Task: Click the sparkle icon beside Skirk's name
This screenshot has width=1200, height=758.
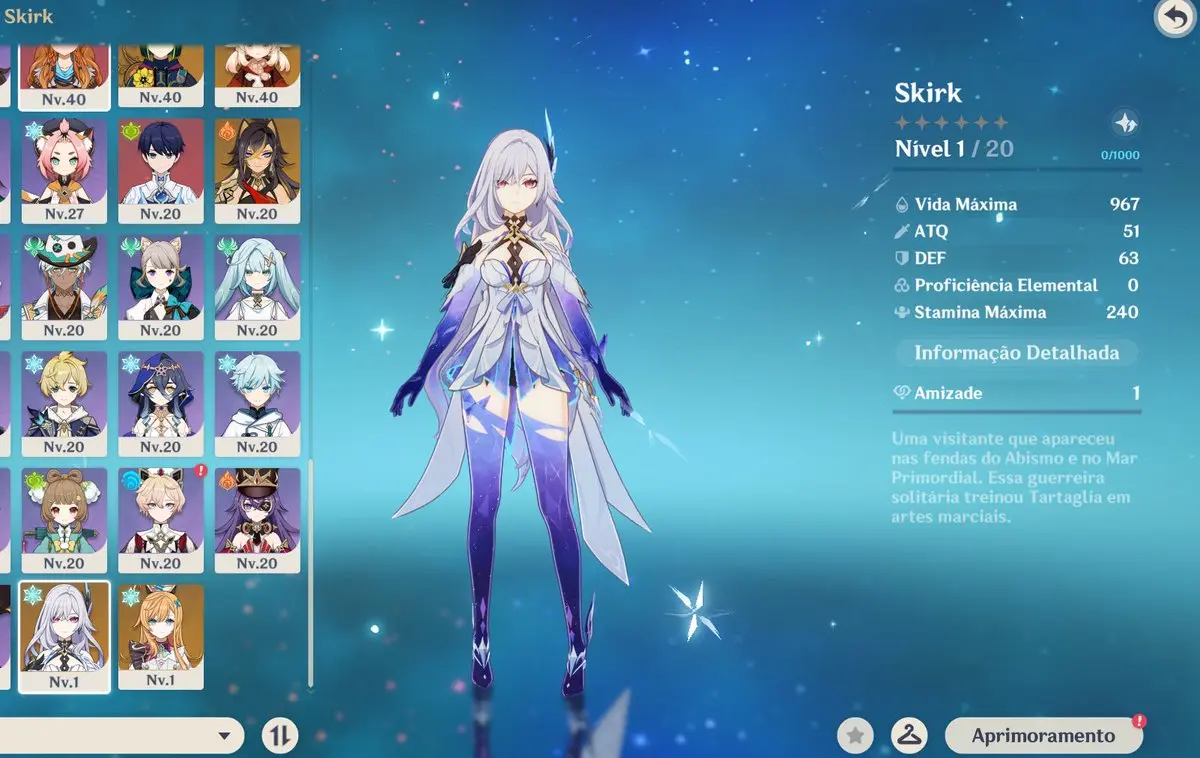Action: (1126, 123)
